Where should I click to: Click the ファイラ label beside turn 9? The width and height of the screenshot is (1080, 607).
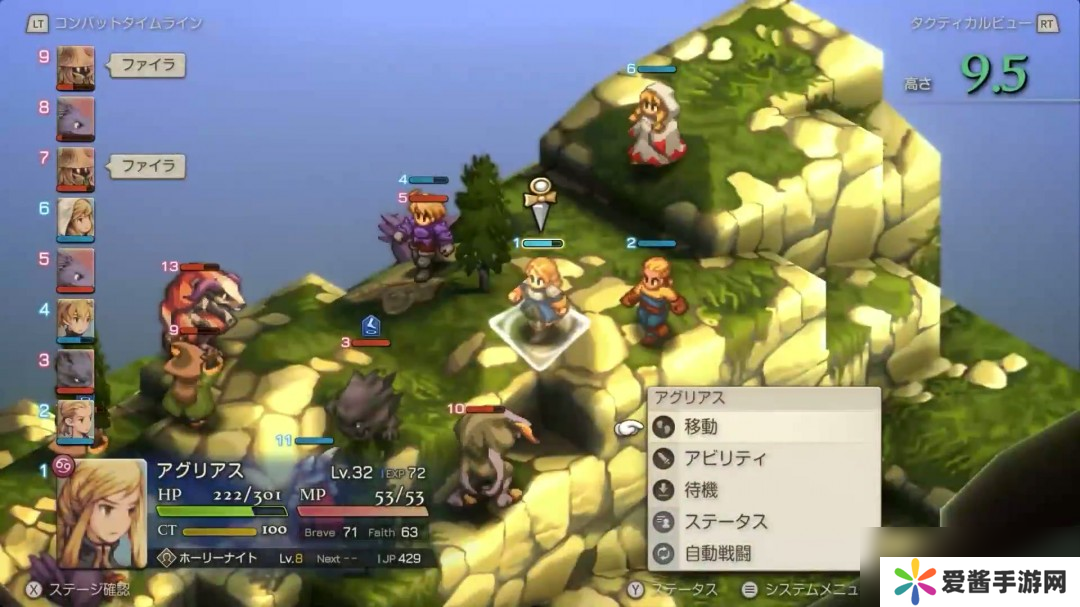point(147,66)
